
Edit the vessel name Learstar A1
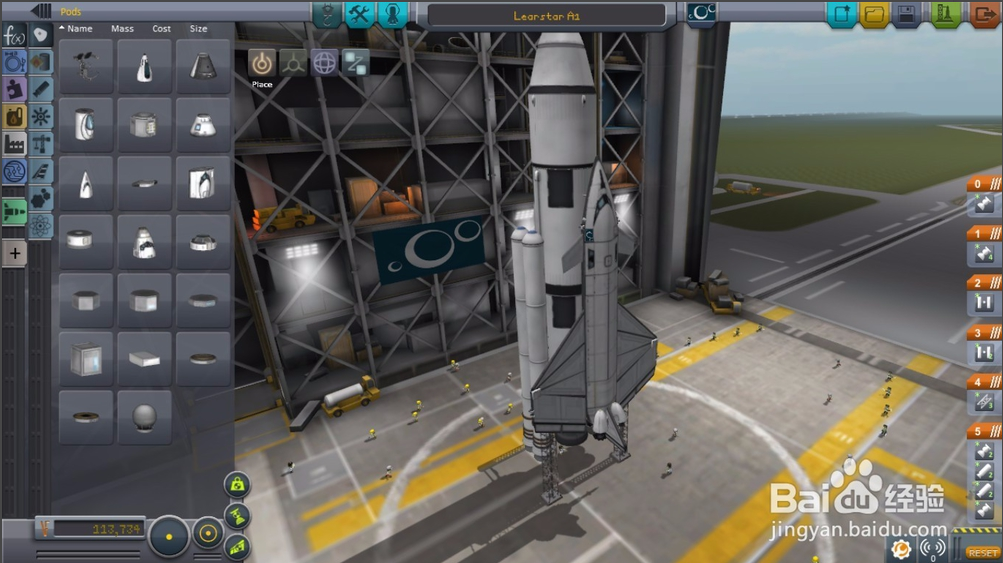click(x=546, y=16)
